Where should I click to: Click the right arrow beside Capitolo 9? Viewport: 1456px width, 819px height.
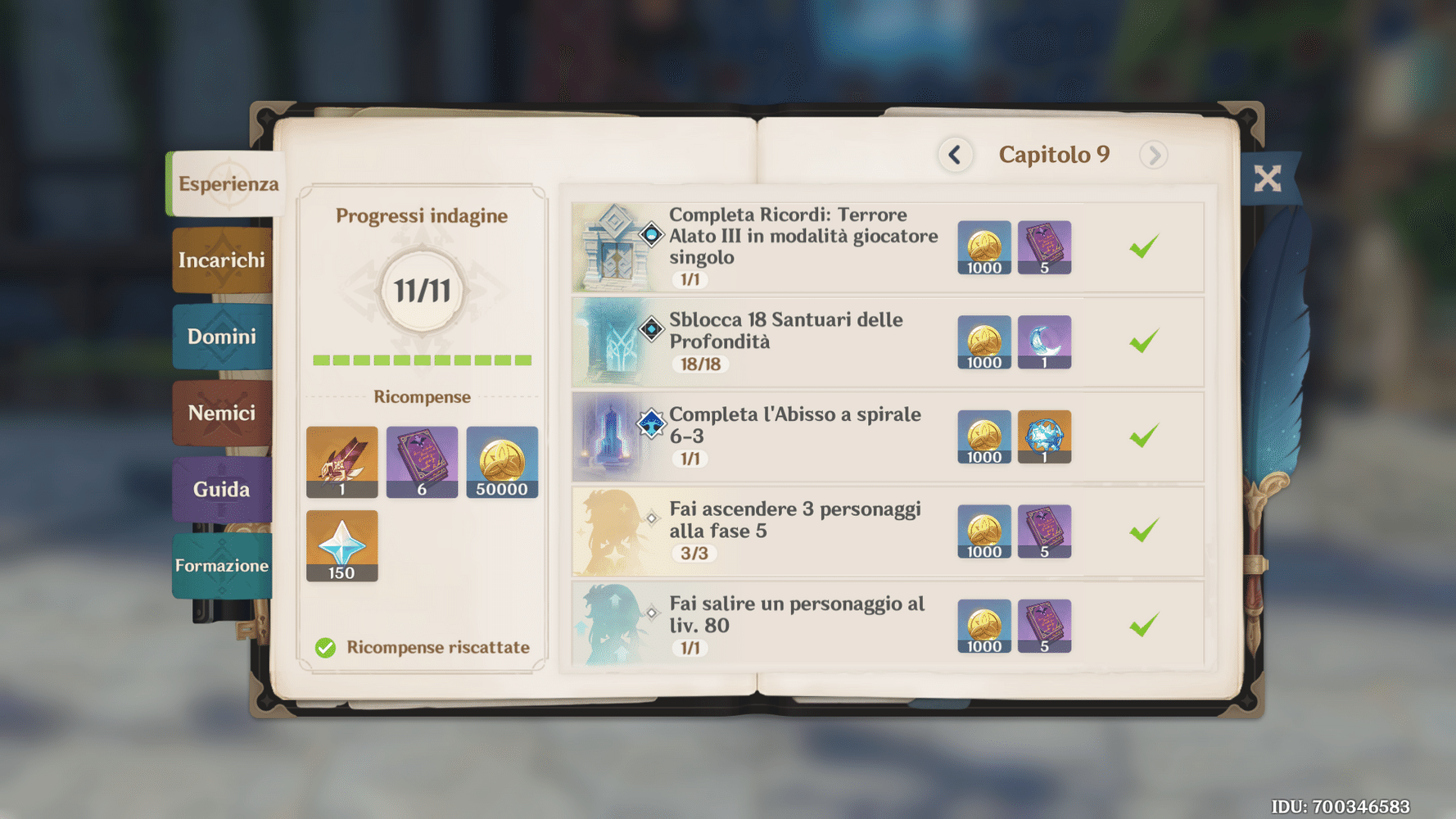(x=1154, y=155)
